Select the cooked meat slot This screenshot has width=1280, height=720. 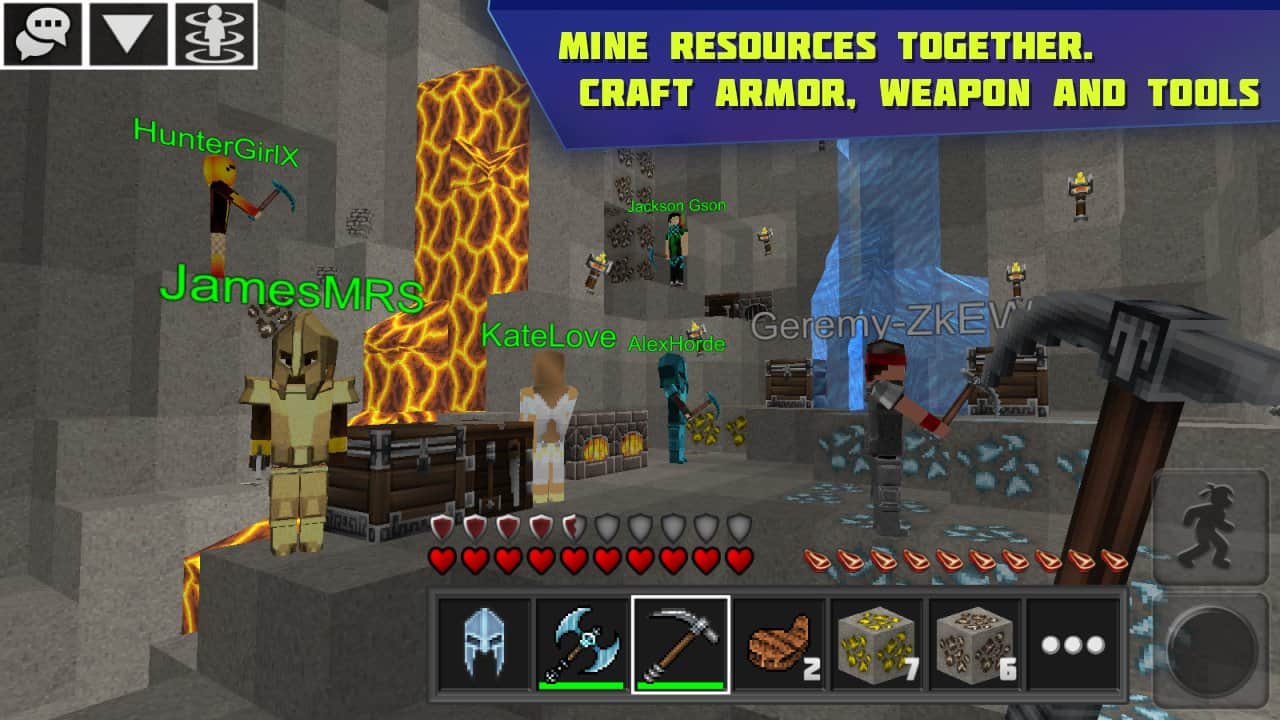point(778,644)
